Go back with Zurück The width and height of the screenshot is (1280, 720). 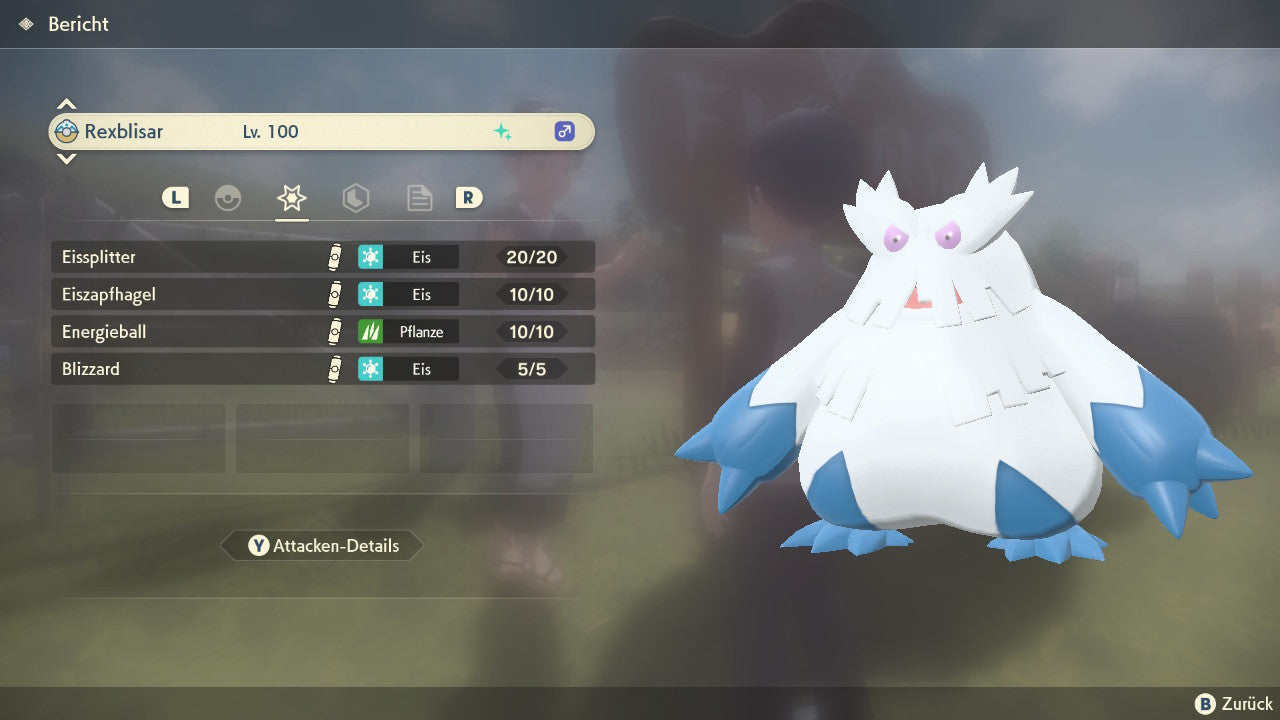pos(1234,704)
